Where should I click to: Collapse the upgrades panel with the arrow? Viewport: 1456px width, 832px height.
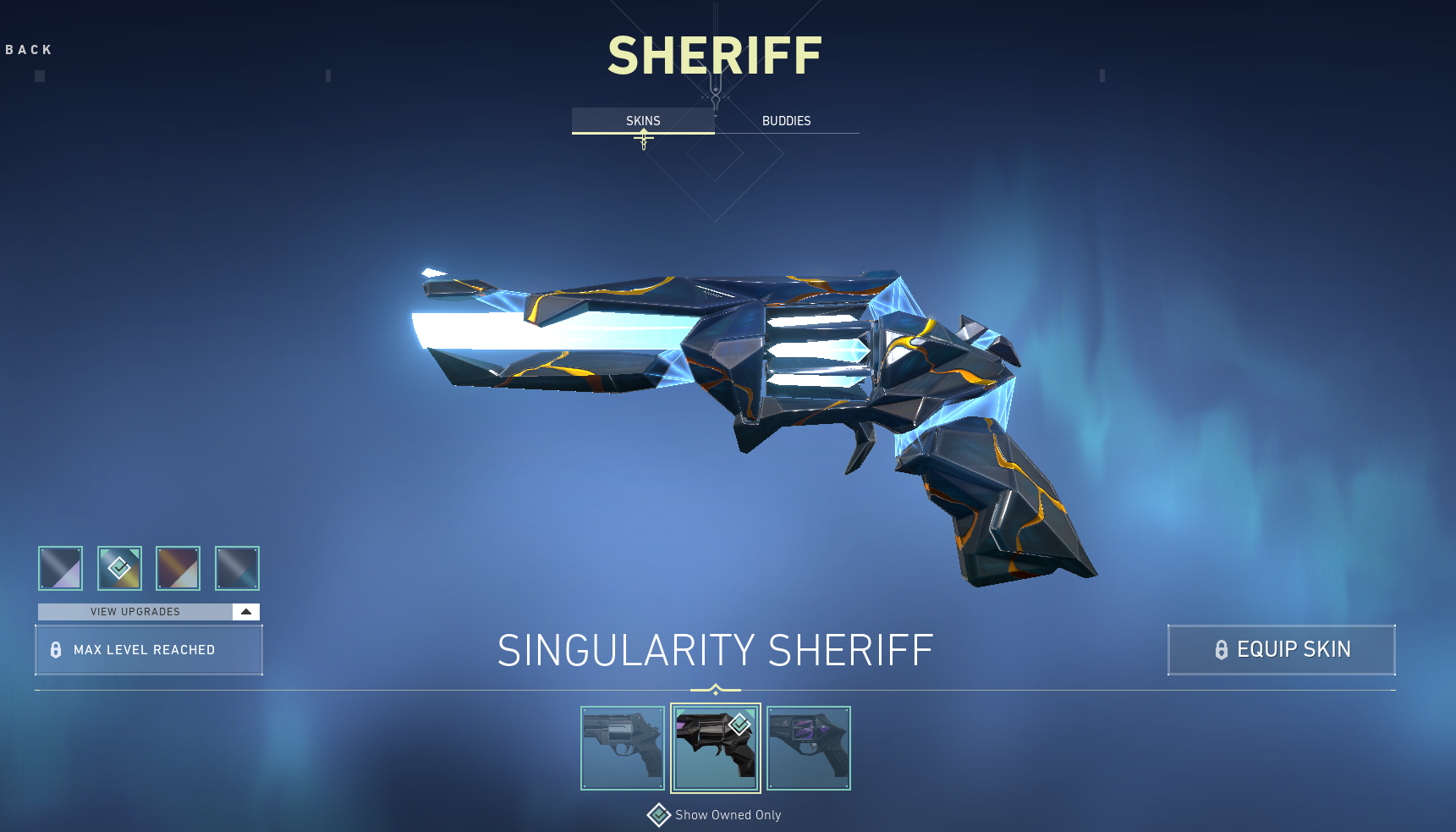[245, 611]
